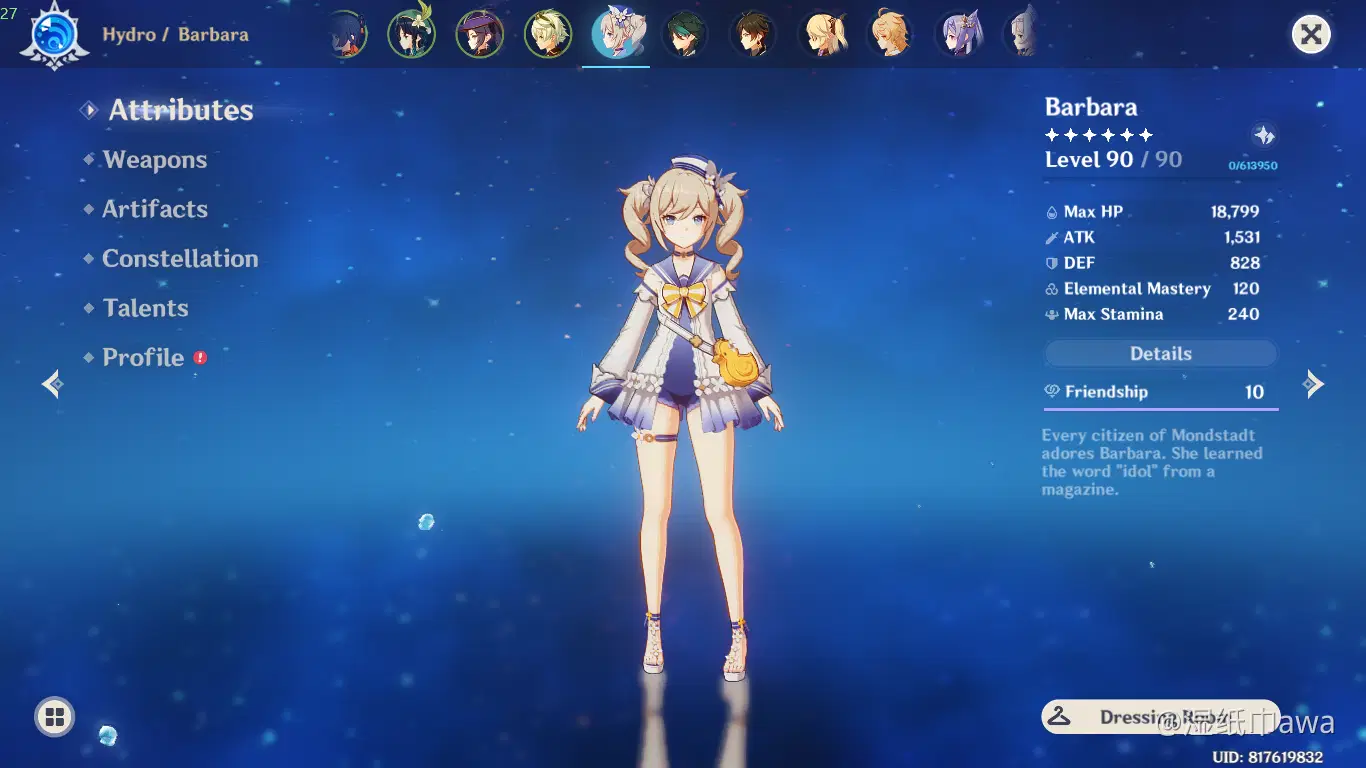The image size is (1366, 768).
Task: Open the Artifacts section
Action: pyautogui.click(x=155, y=209)
